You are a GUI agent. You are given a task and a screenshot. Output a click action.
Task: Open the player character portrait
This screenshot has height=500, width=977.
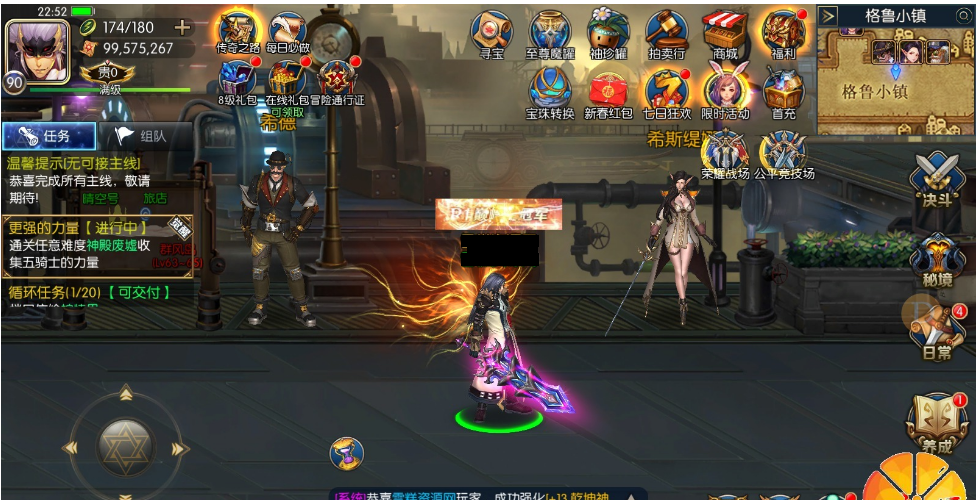coord(34,46)
